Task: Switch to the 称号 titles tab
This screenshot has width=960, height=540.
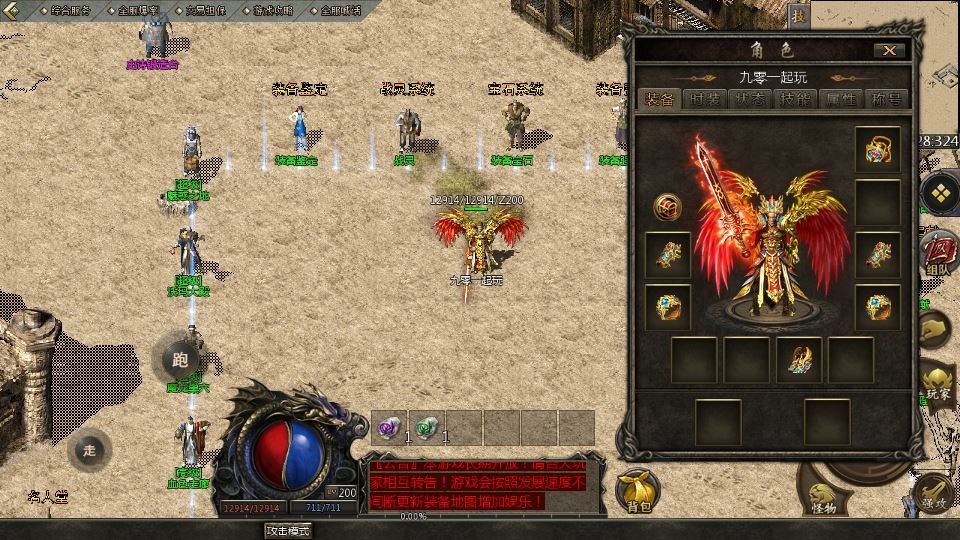Action: (x=887, y=99)
